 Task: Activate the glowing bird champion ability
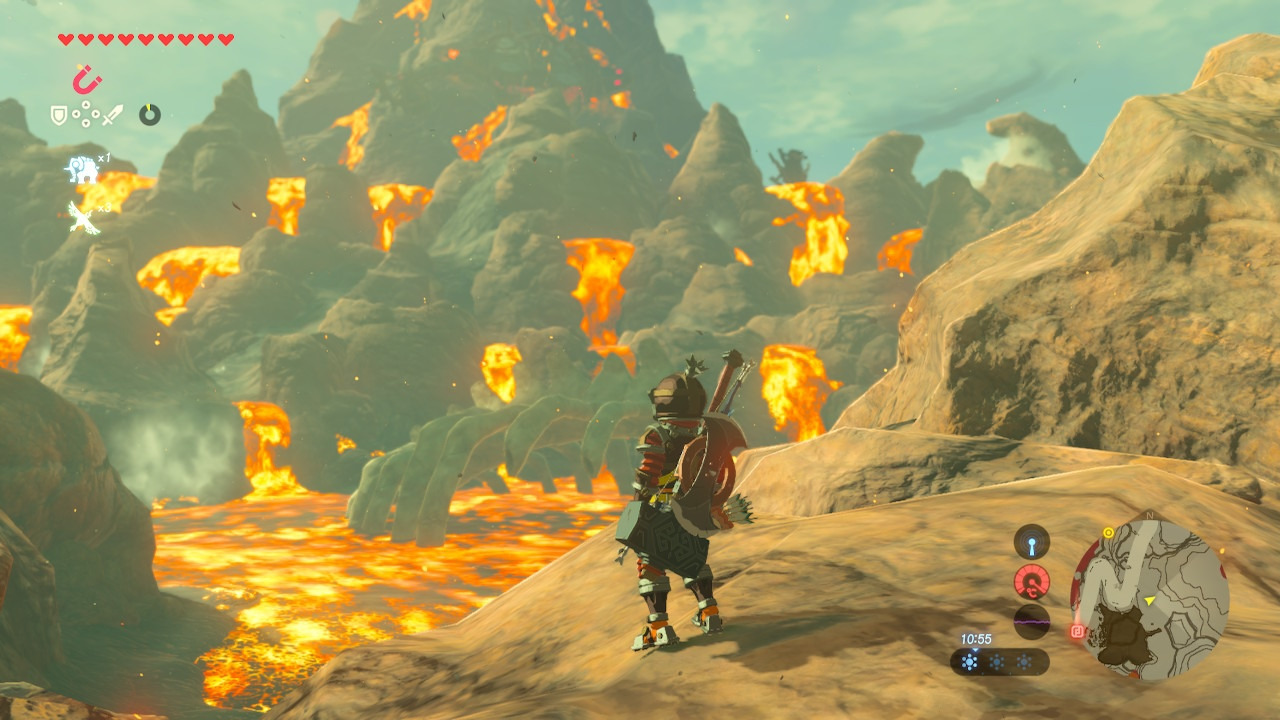tap(83, 216)
